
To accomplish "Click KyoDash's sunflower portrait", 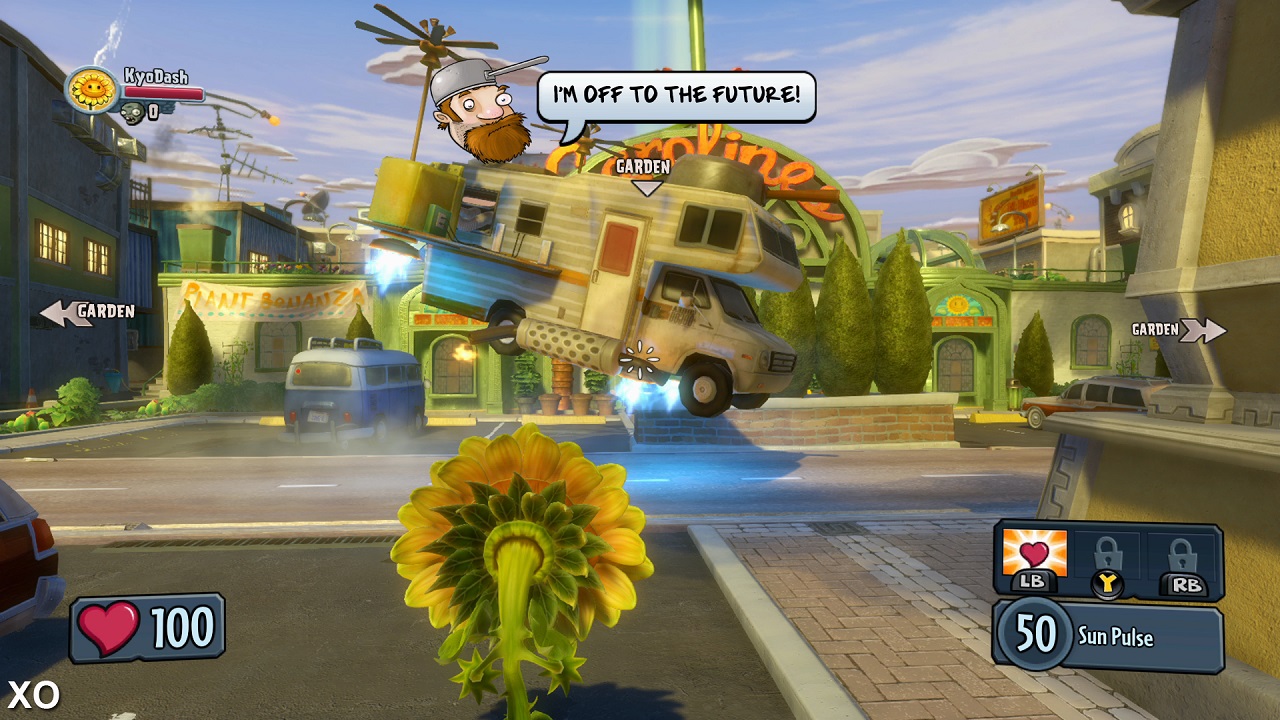I will pyautogui.click(x=93, y=90).
